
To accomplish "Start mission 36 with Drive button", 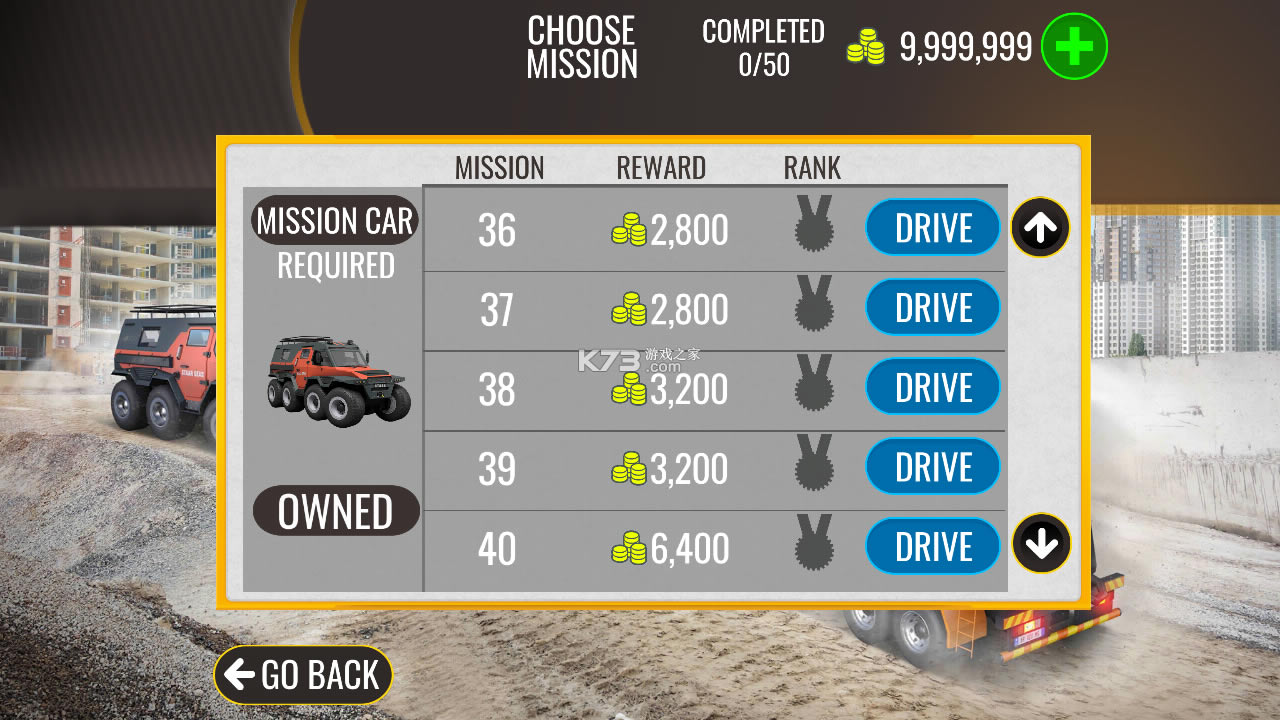I will (932, 228).
